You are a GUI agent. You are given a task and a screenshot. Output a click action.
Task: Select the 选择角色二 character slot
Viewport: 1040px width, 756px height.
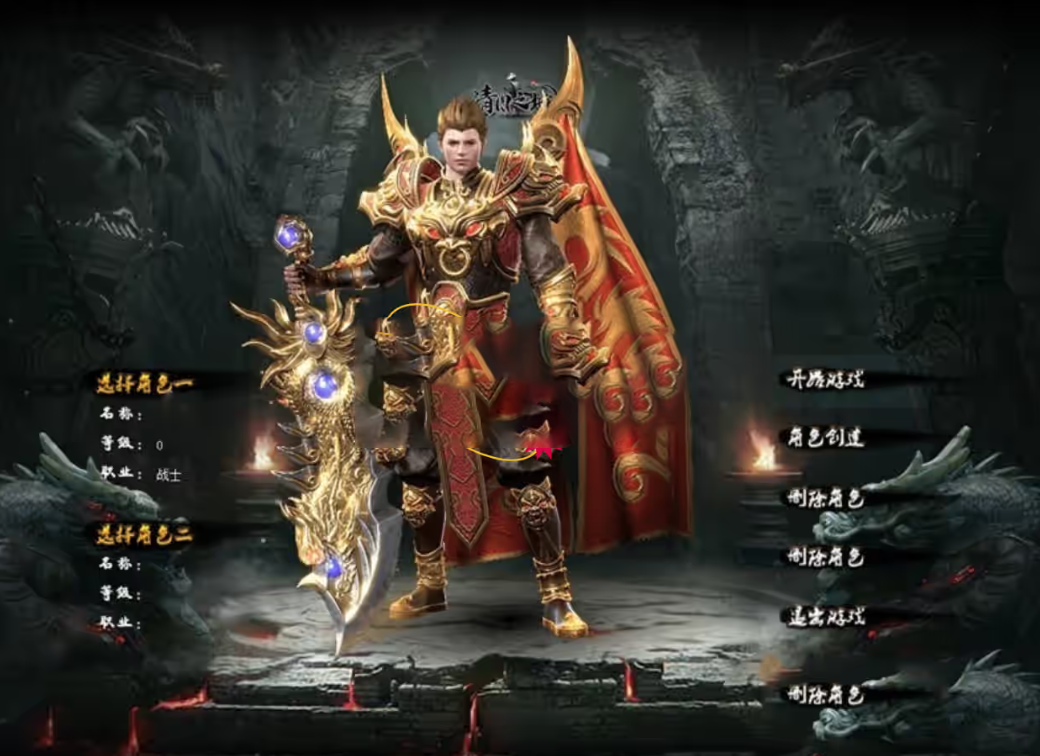(144, 535)
